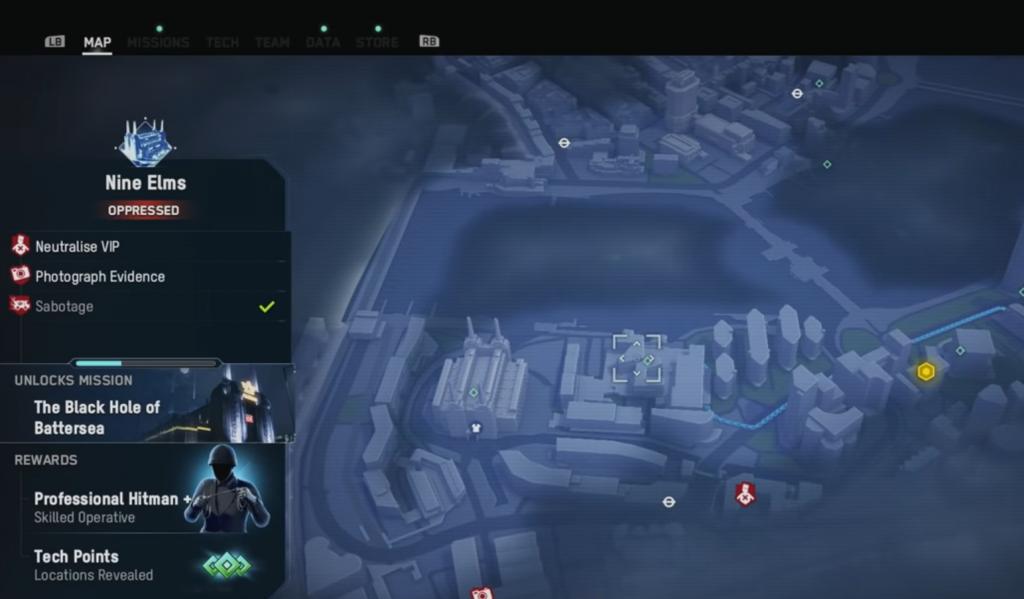The image size is (1024, 599).
Task: Select the MAP tab
Action: (97, 42)
